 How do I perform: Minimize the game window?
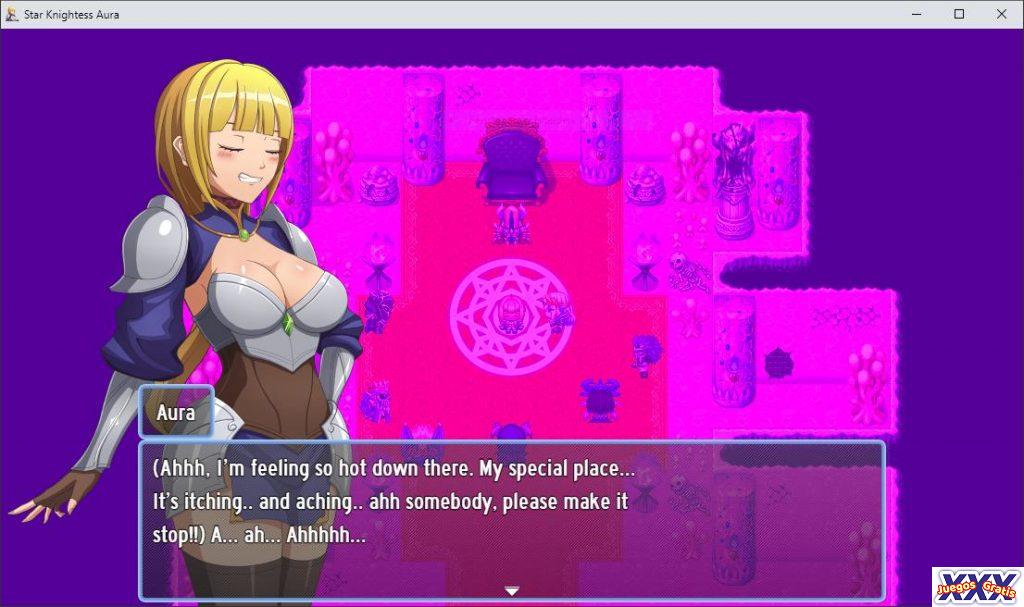[x=916, y=14]
